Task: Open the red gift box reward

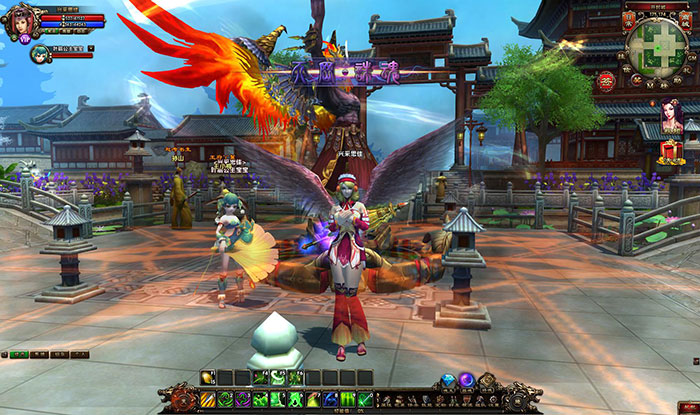Action: pyautogui.click(x=671, y=152)
